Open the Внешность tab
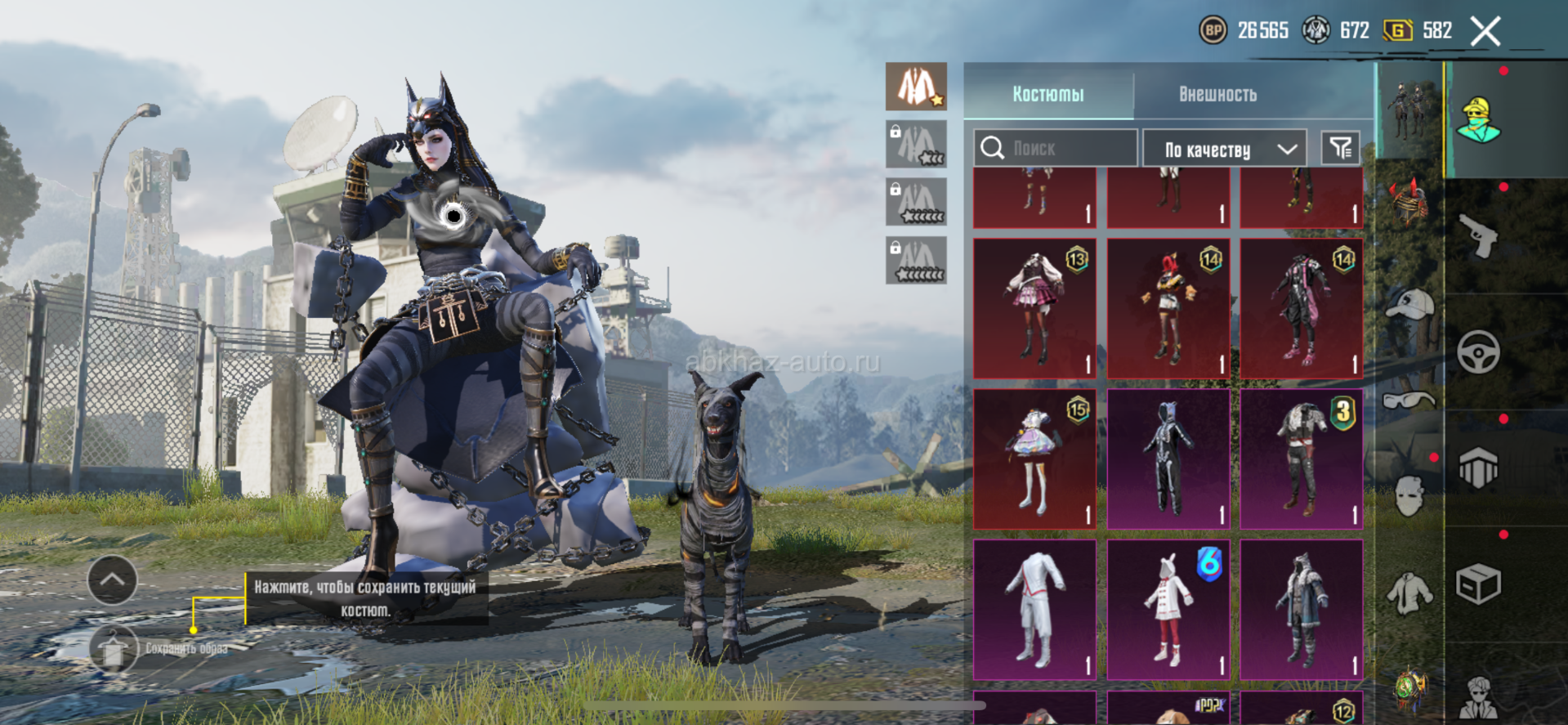 [1217, 94]
